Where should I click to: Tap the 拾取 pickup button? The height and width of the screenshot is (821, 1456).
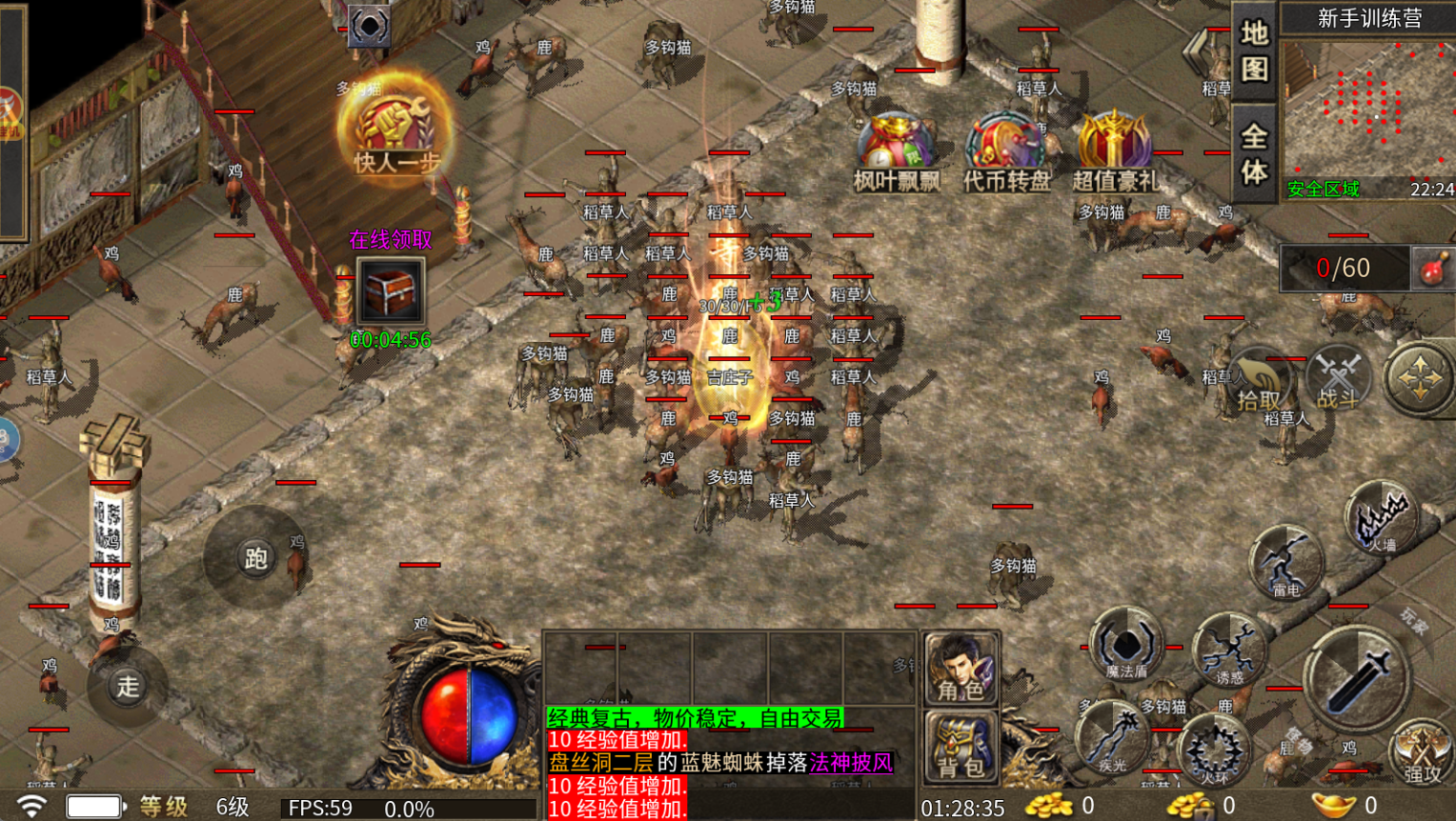point(1258,383)
